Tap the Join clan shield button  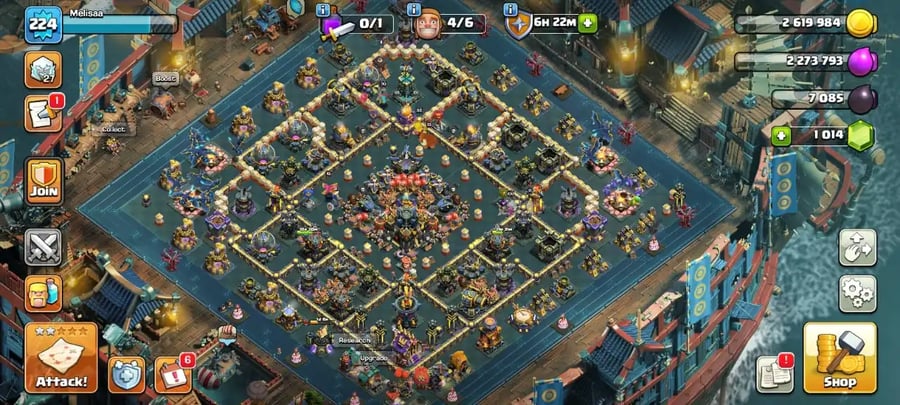pos(43,180)
